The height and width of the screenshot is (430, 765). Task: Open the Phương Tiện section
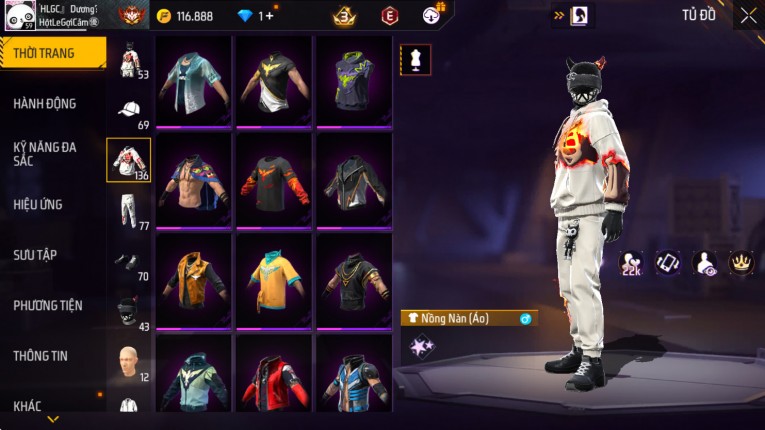tap(48, 305)
